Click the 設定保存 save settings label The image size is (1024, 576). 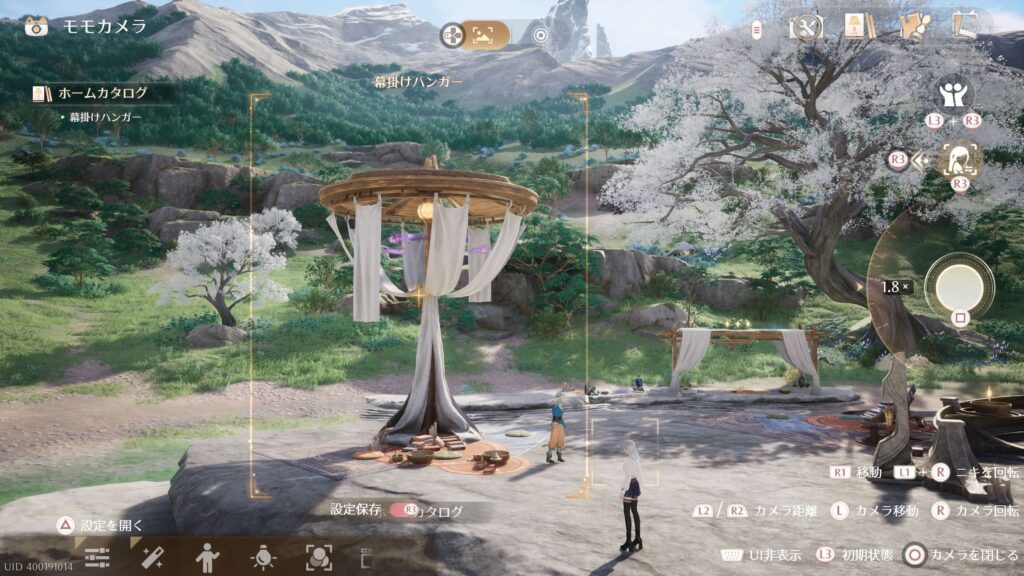(355, 509)
